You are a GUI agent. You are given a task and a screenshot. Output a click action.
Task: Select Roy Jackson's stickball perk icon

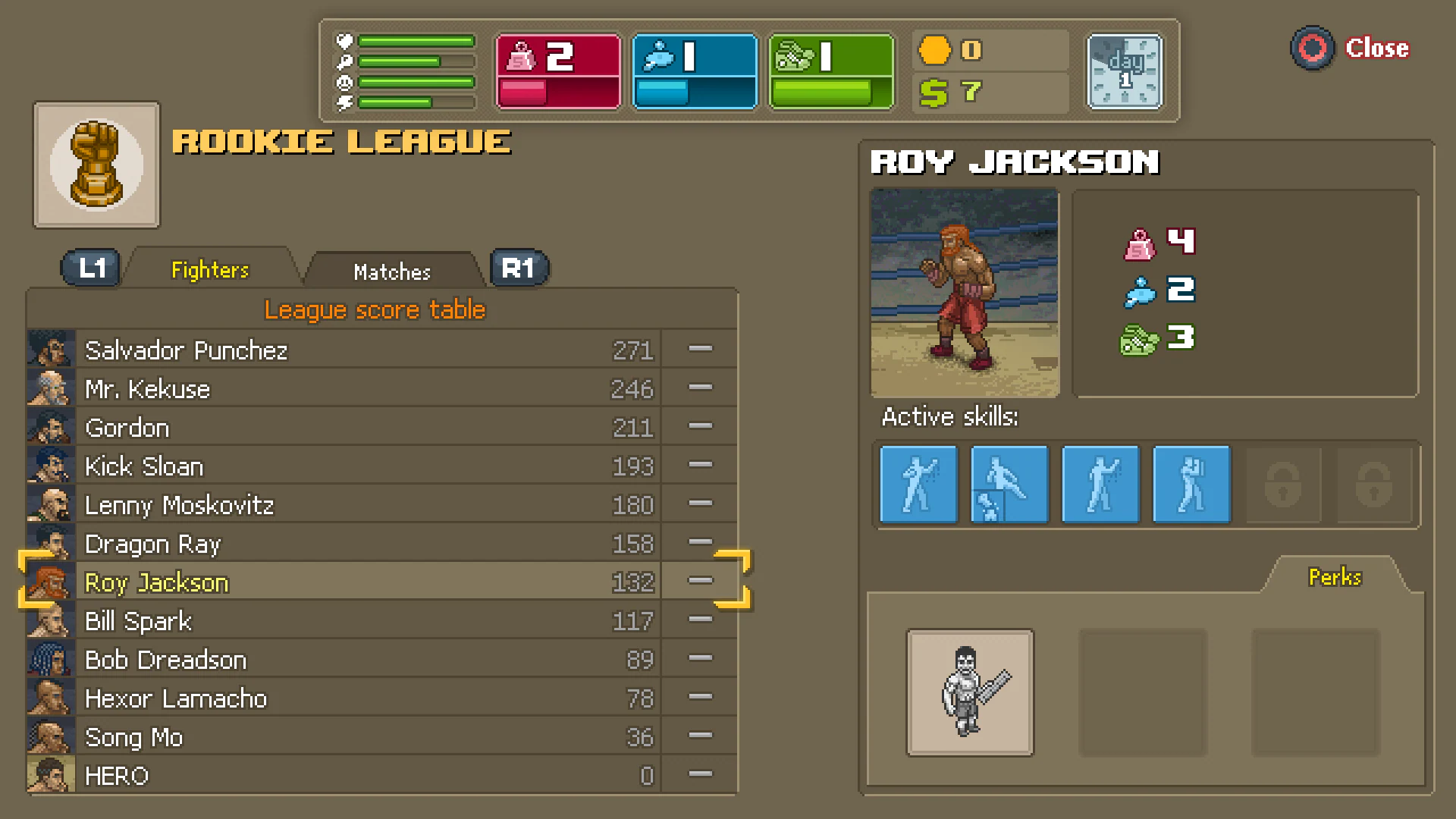click(970, 692)
